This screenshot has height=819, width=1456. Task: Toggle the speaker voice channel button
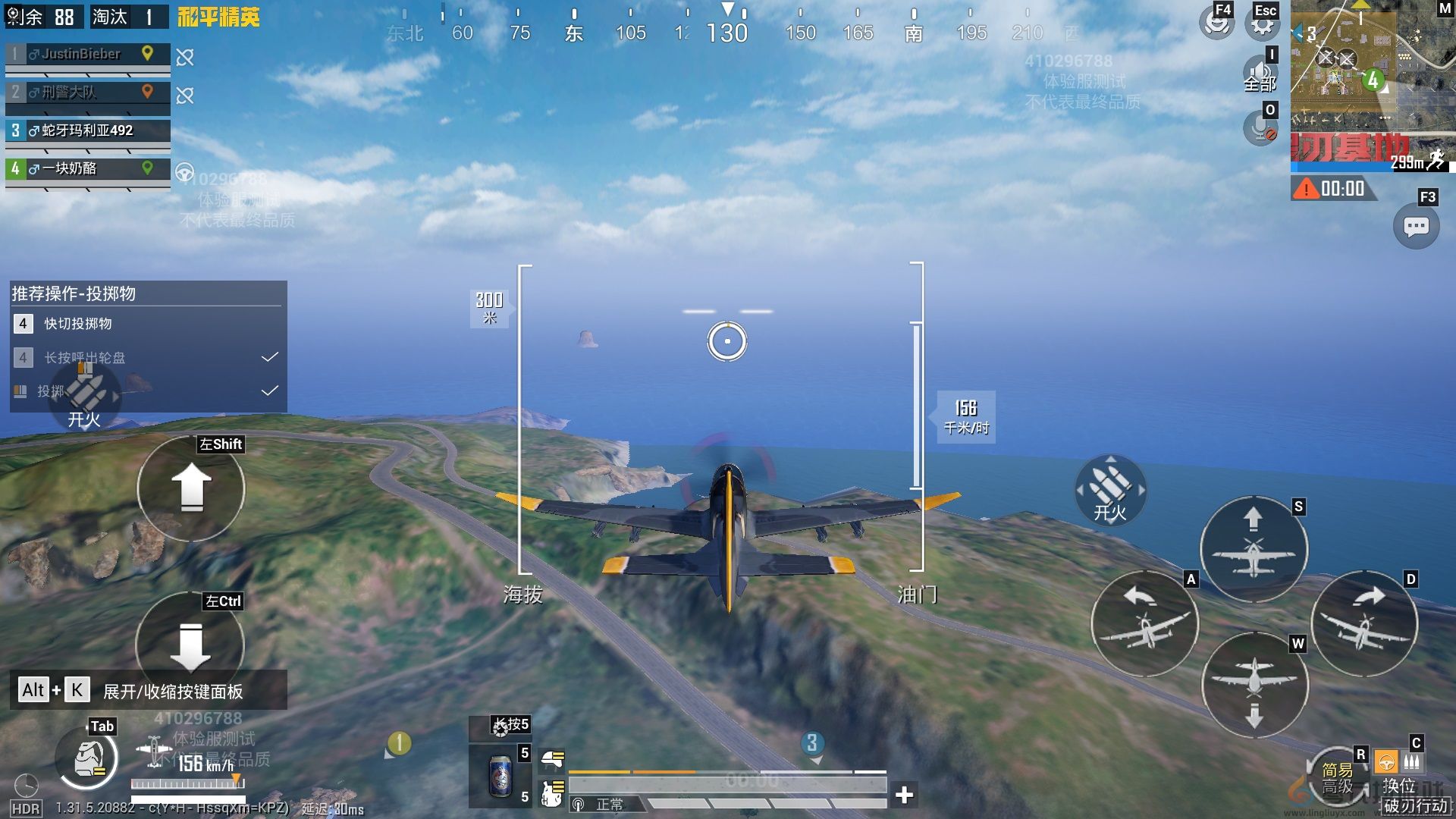(1260, 74)
